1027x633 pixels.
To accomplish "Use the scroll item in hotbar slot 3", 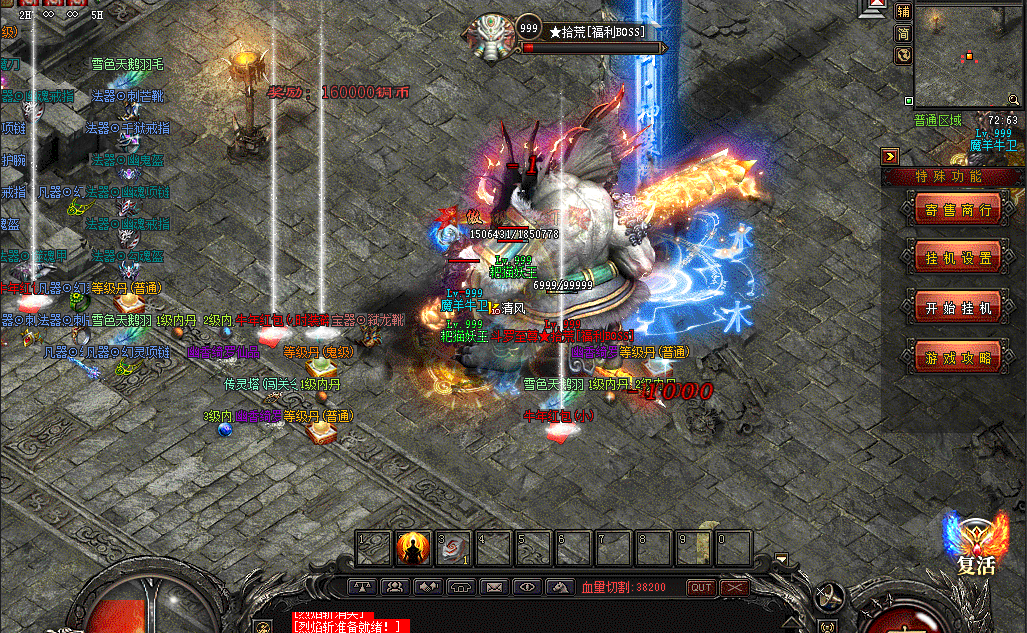I will [x=454, y=547].
